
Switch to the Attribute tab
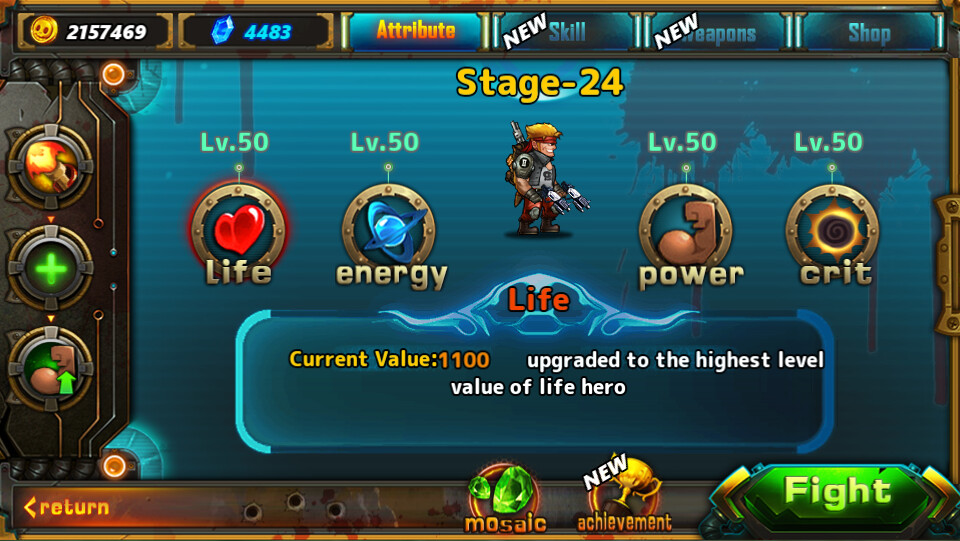point(415,31)
